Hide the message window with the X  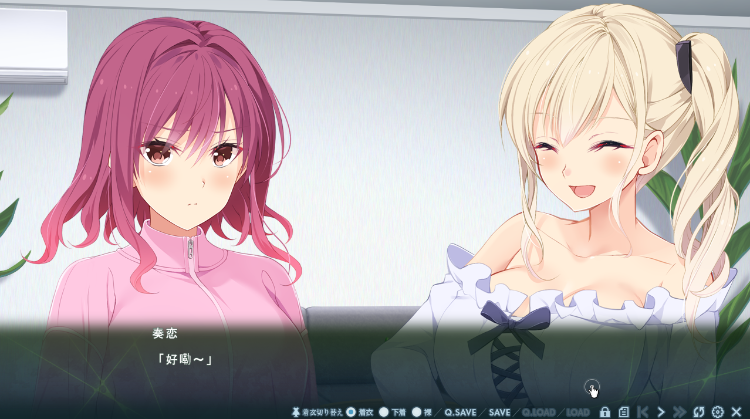736,411
